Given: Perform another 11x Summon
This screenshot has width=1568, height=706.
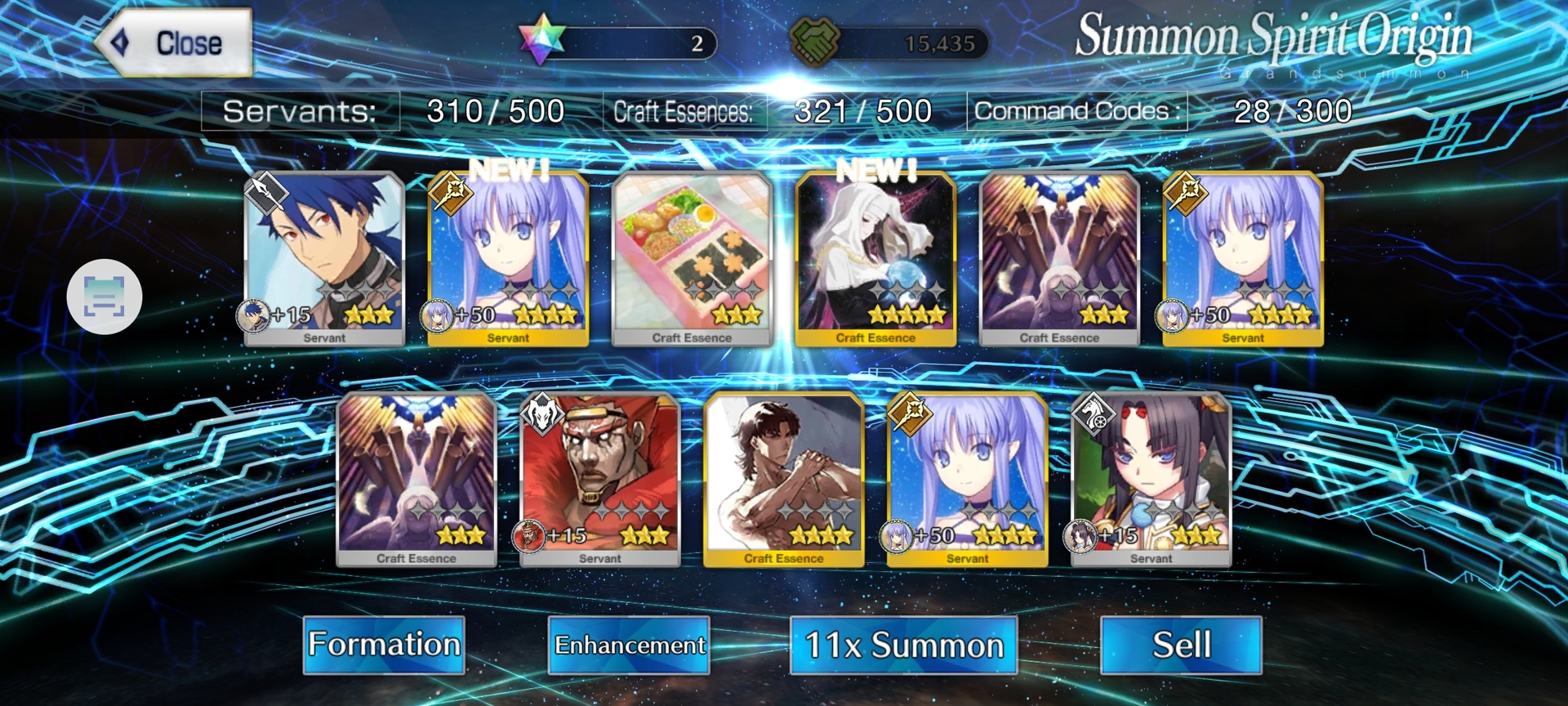Looking at the screenshot, I should click(903, 645).
